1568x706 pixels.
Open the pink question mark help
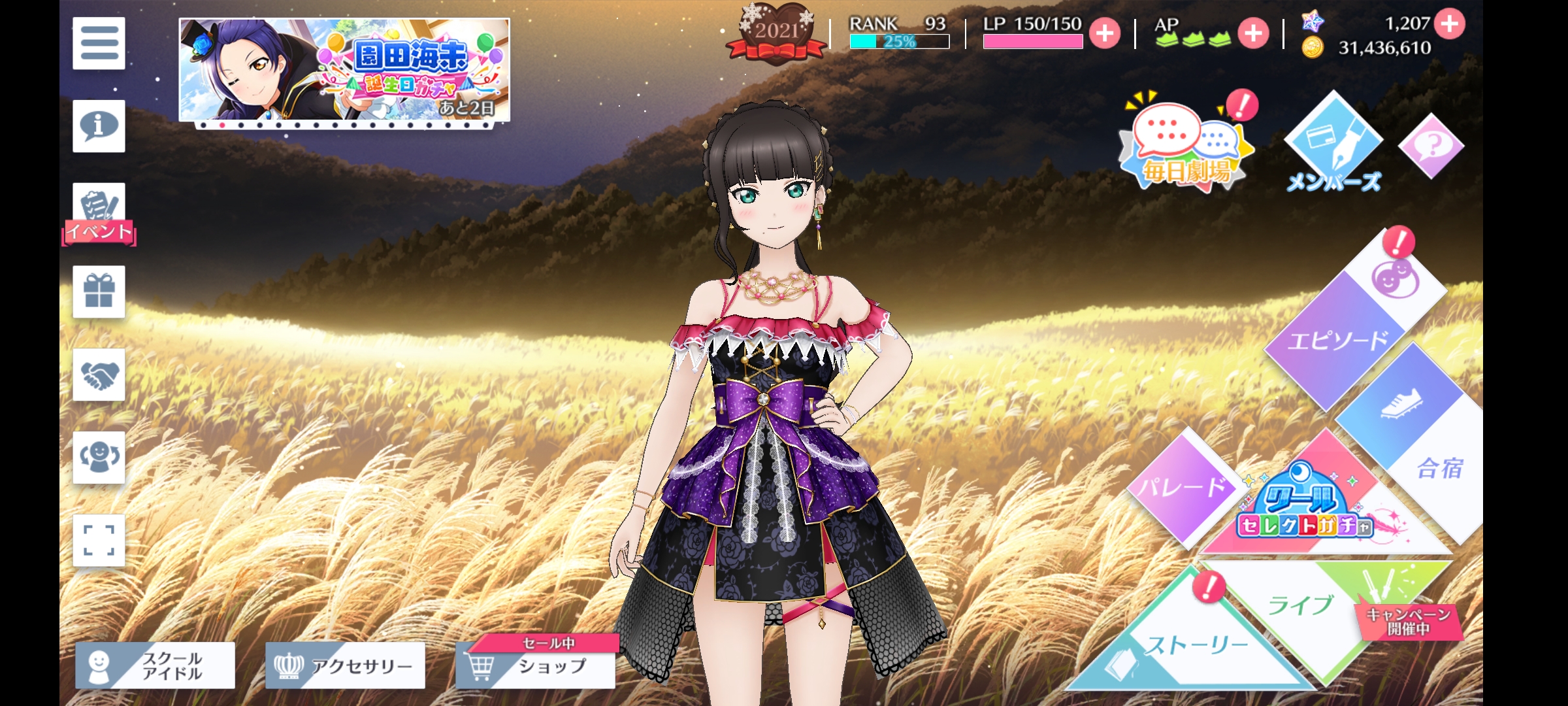point(1431,146)
